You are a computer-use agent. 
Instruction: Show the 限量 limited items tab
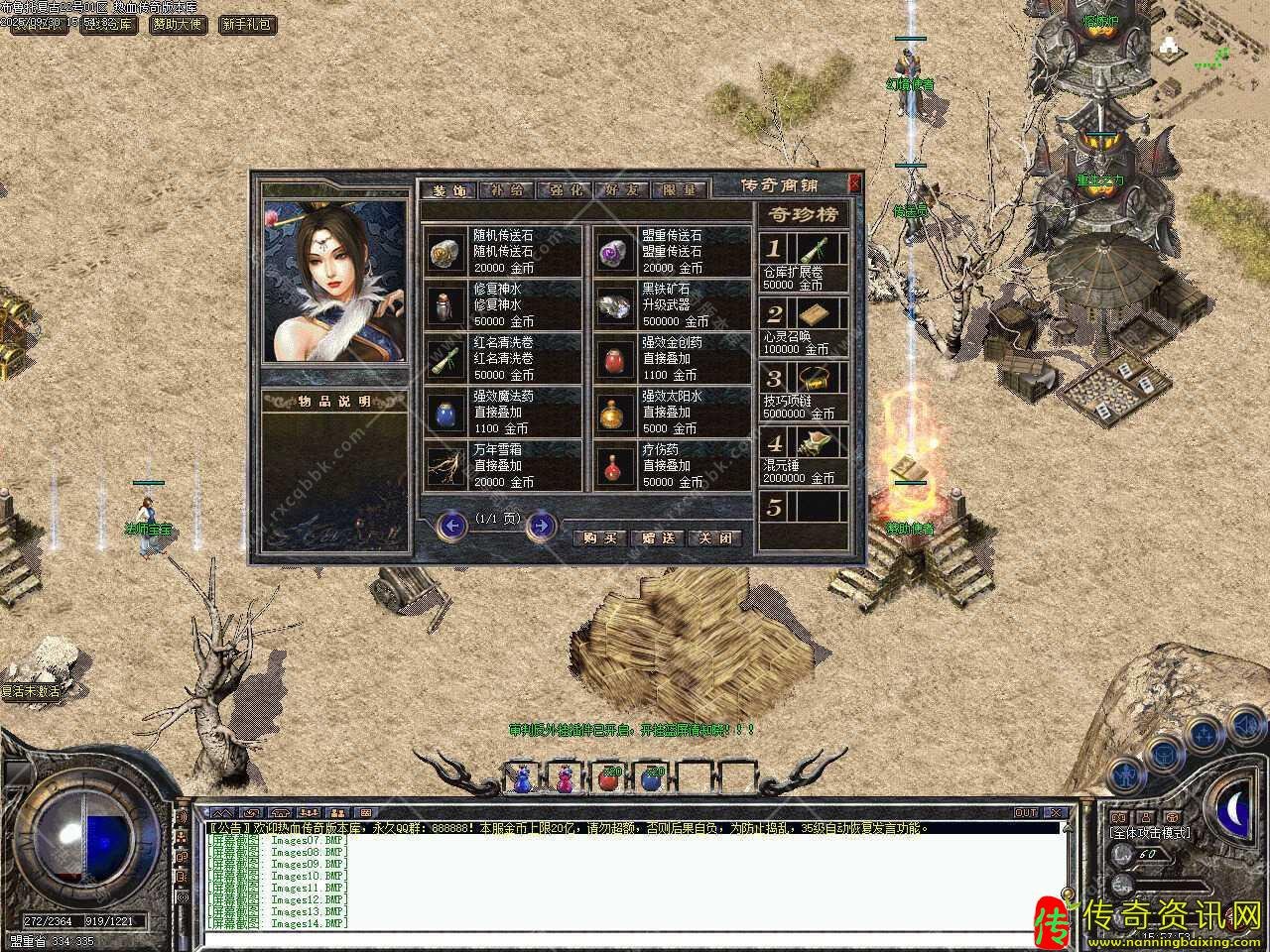coord(680,190)
